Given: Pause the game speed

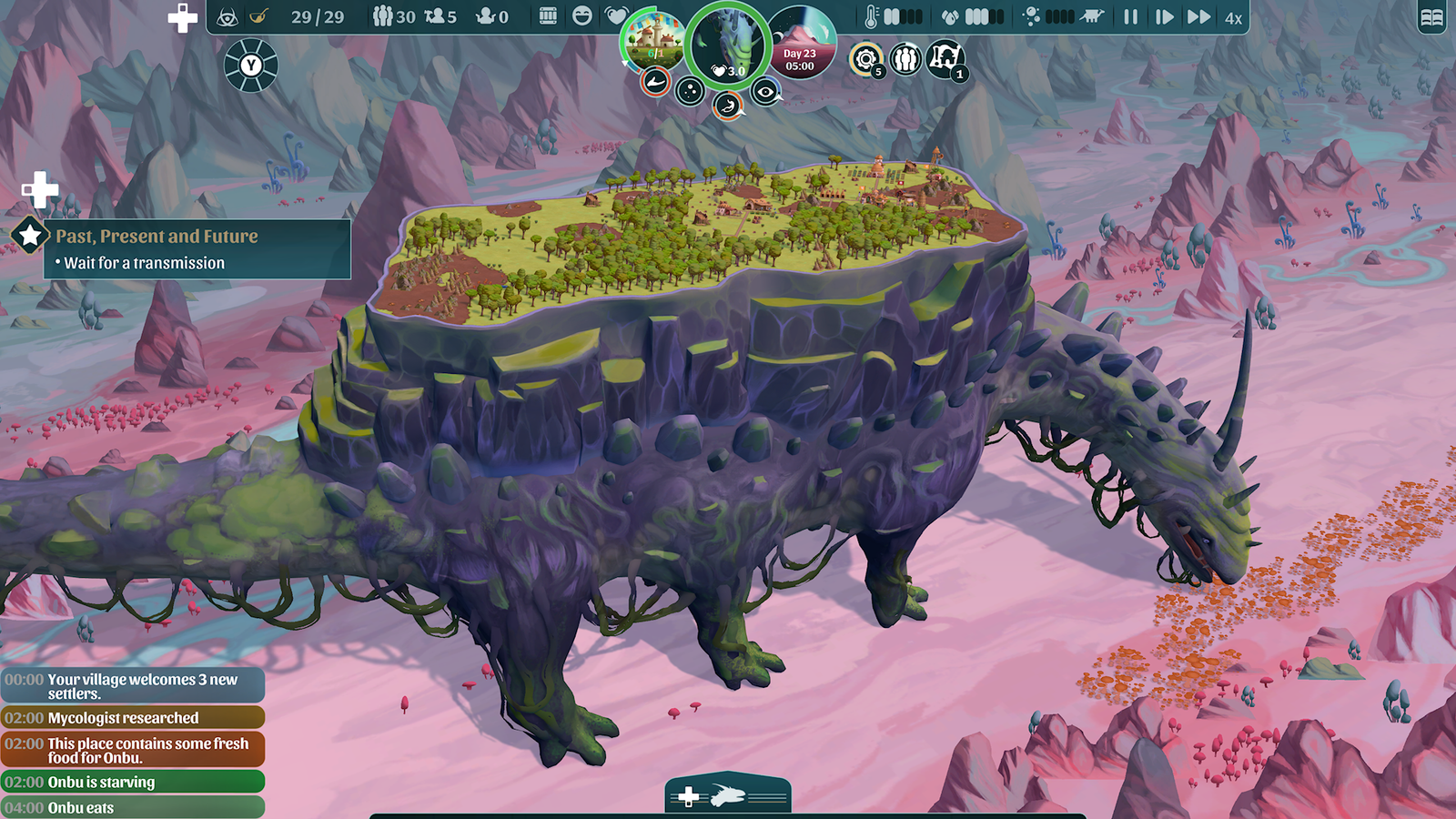Looking at the screenshot, I should [1130, 16].
